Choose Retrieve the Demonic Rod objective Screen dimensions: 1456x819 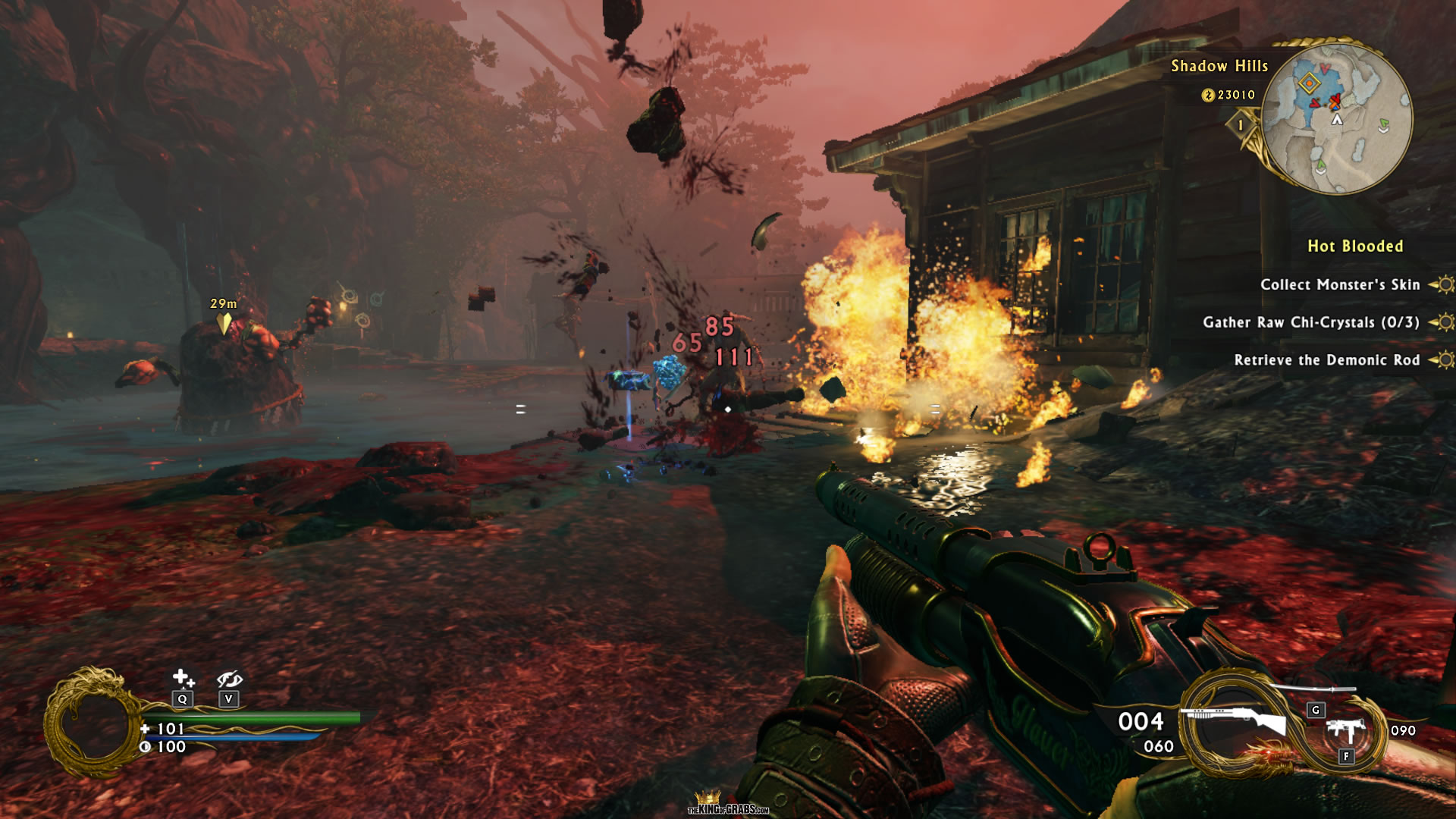[1326, 360]
